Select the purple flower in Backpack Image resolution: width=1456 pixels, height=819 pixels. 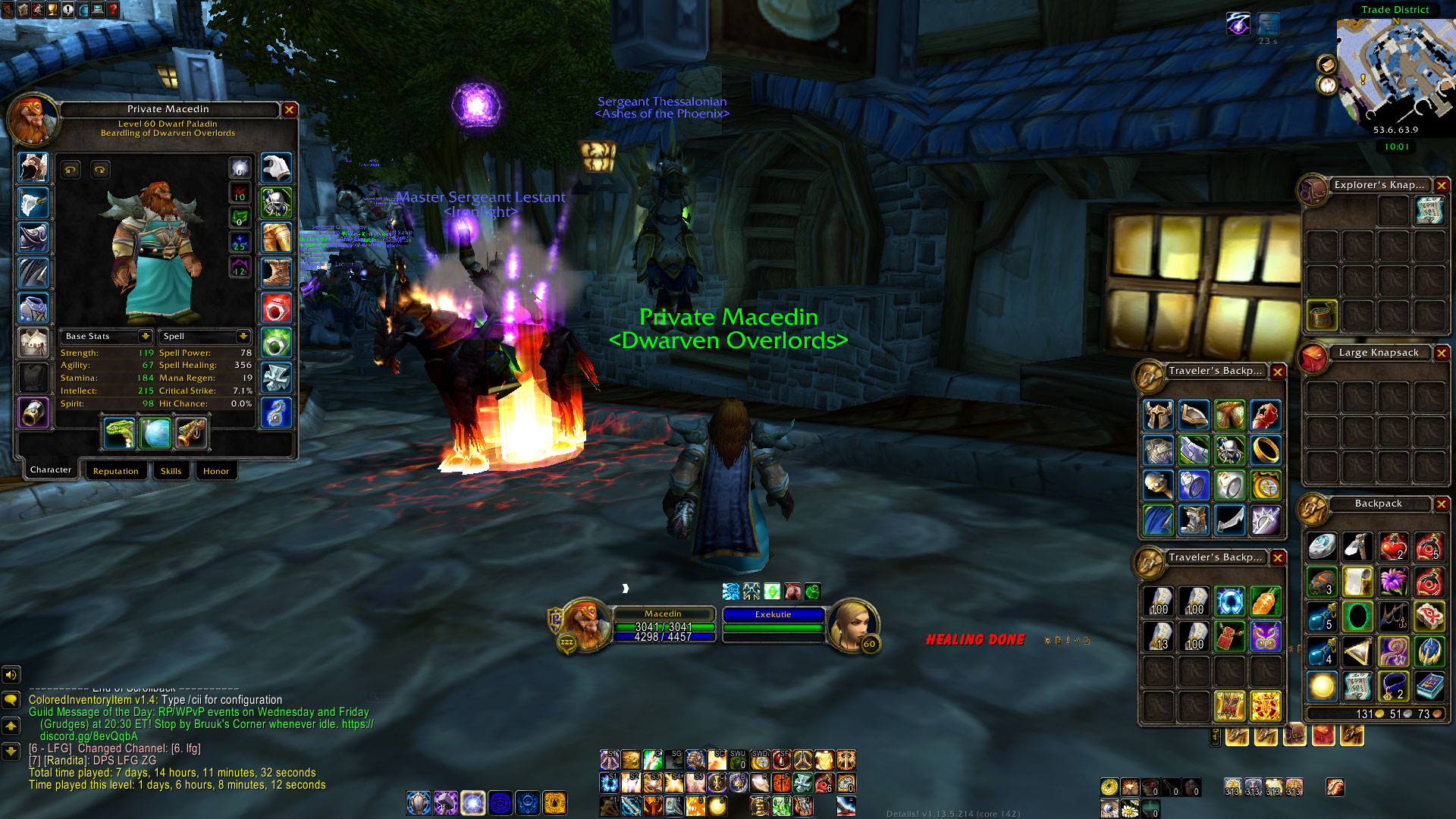coord(1393,582)
